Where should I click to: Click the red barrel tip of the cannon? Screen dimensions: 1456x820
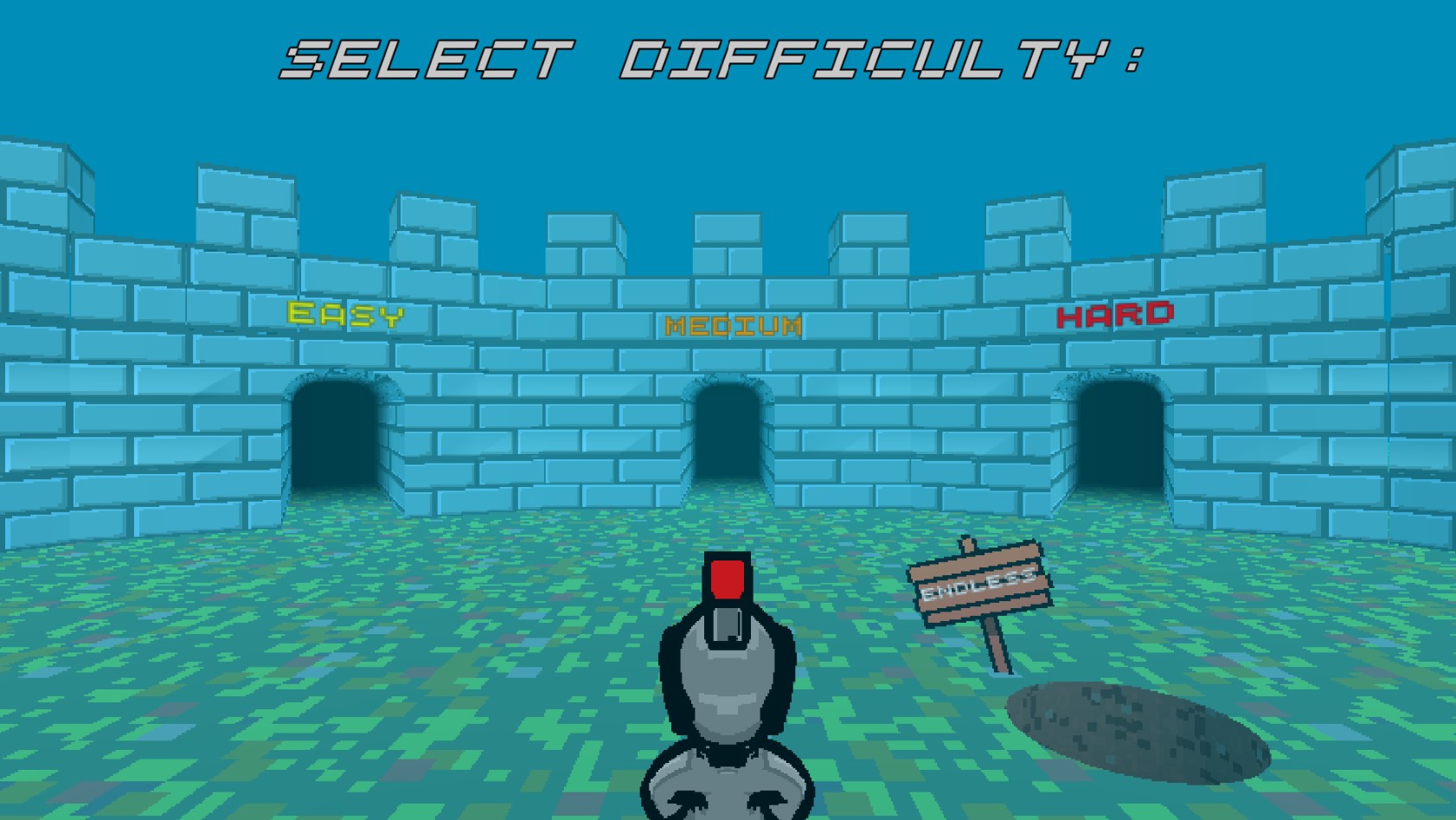click(727, 578)
